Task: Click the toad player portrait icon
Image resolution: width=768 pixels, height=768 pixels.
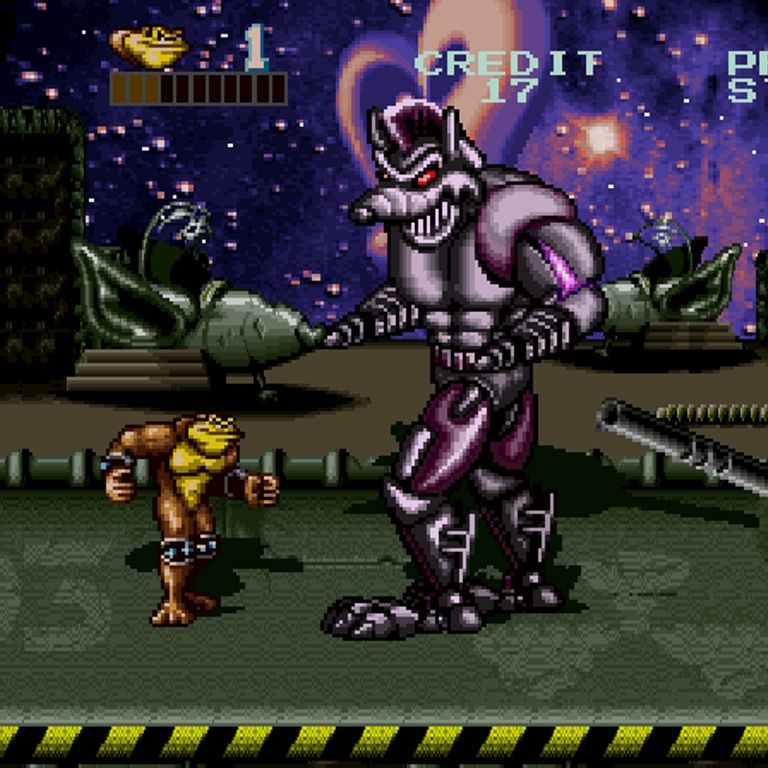Action: [x=150, y=46]
